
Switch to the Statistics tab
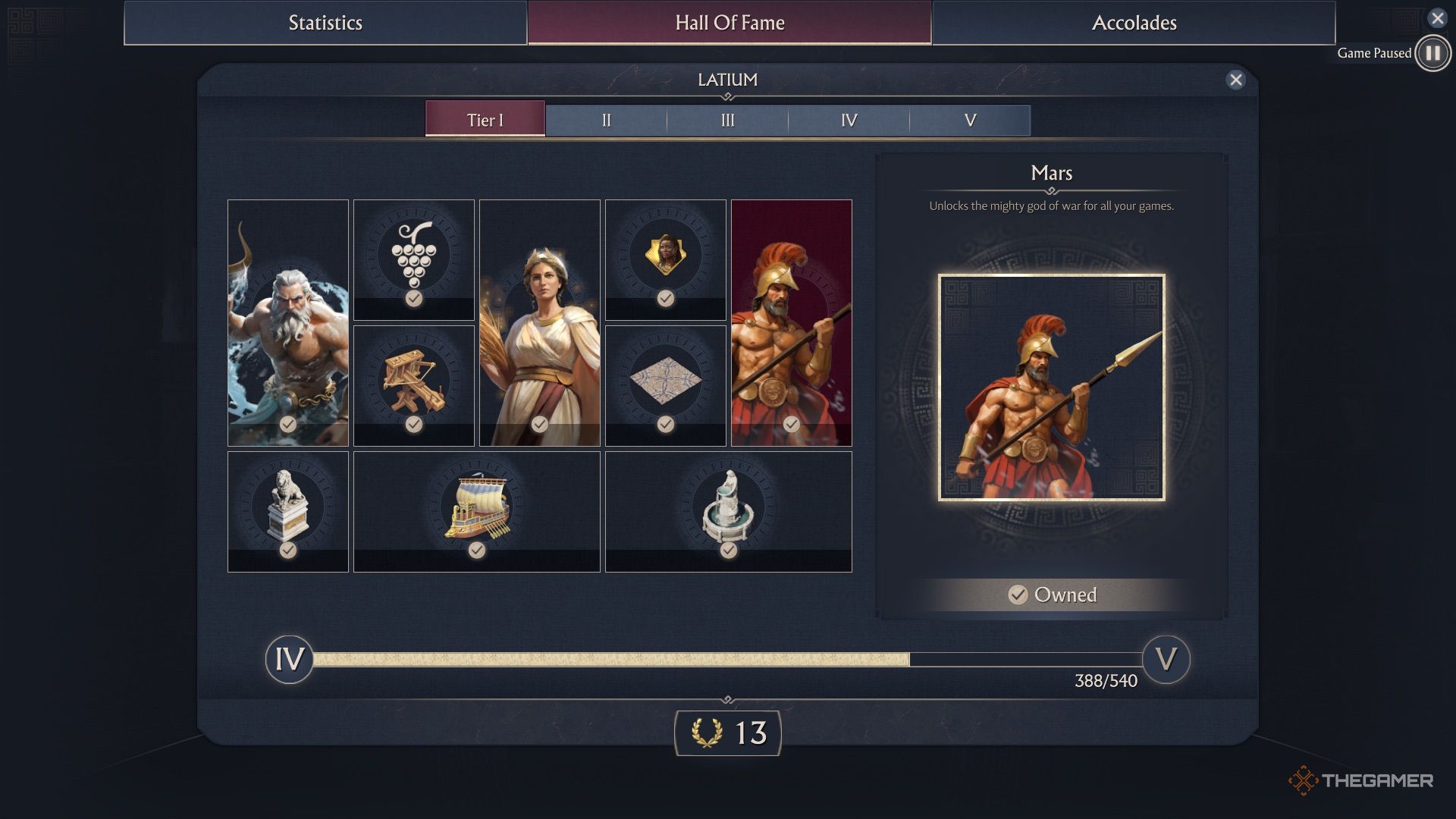click(325, 23)
